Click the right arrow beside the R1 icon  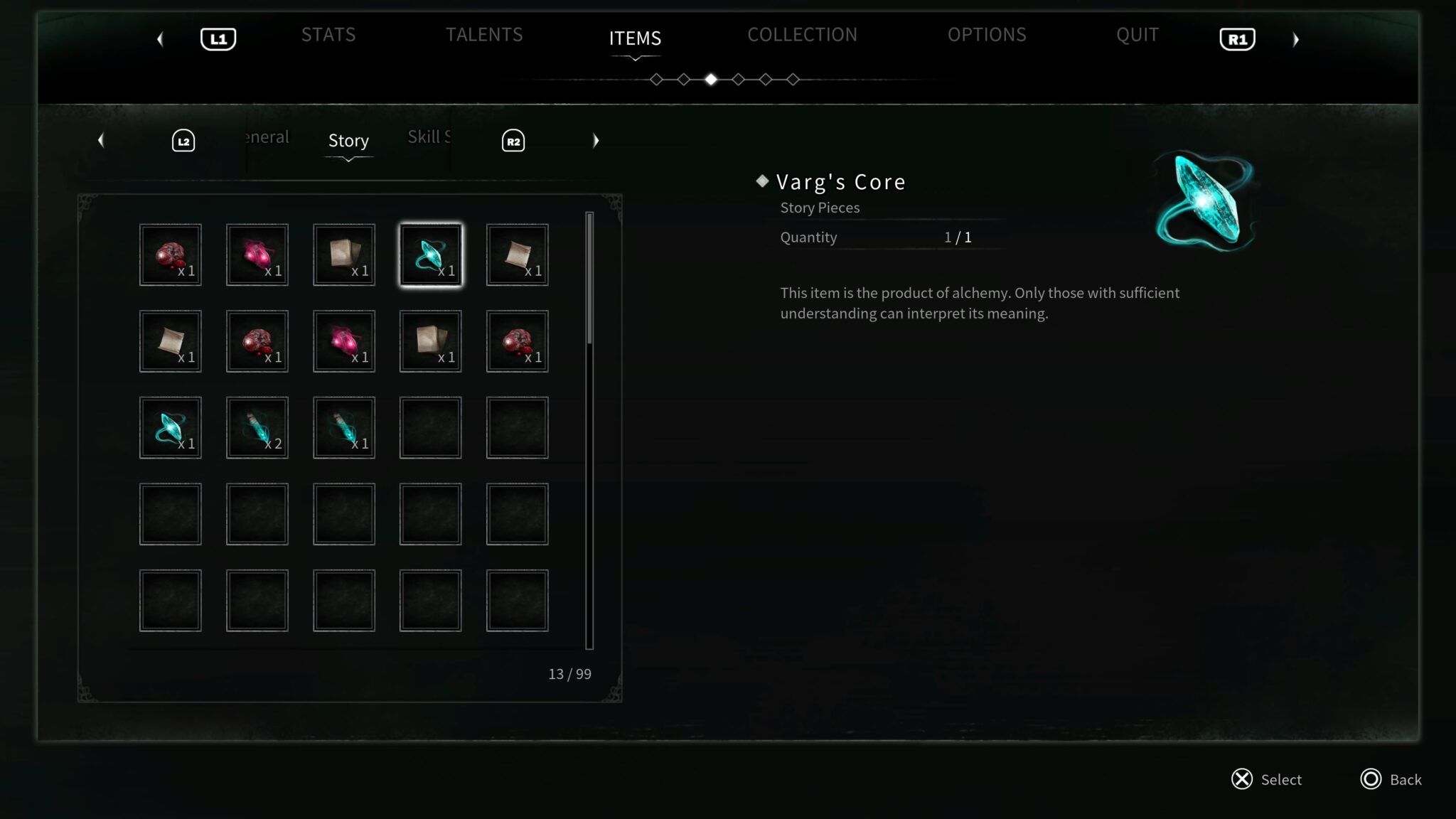pyautogui.click(x=1295, y=39)
